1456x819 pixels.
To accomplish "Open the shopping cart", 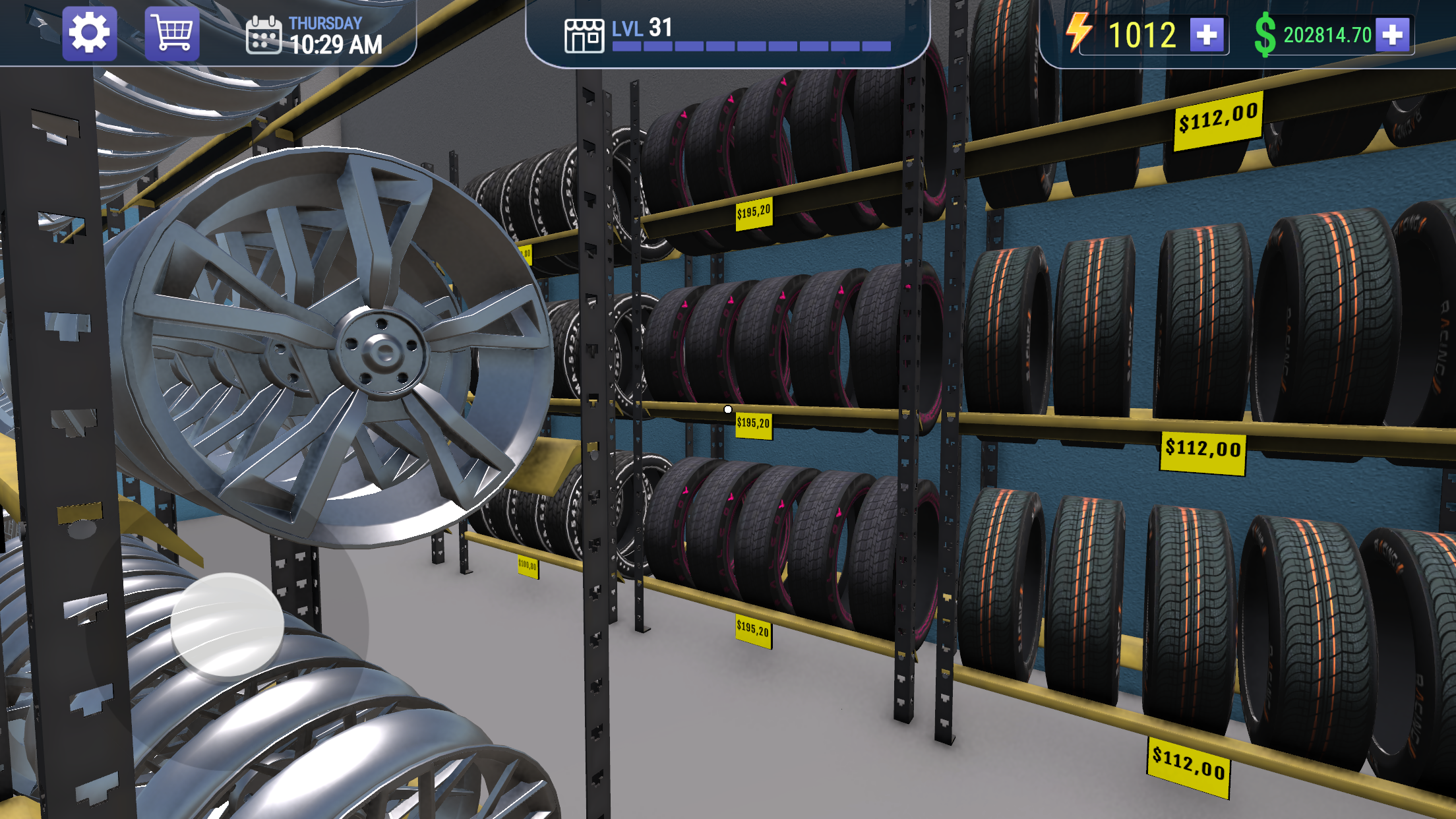I will coord(170,32).
